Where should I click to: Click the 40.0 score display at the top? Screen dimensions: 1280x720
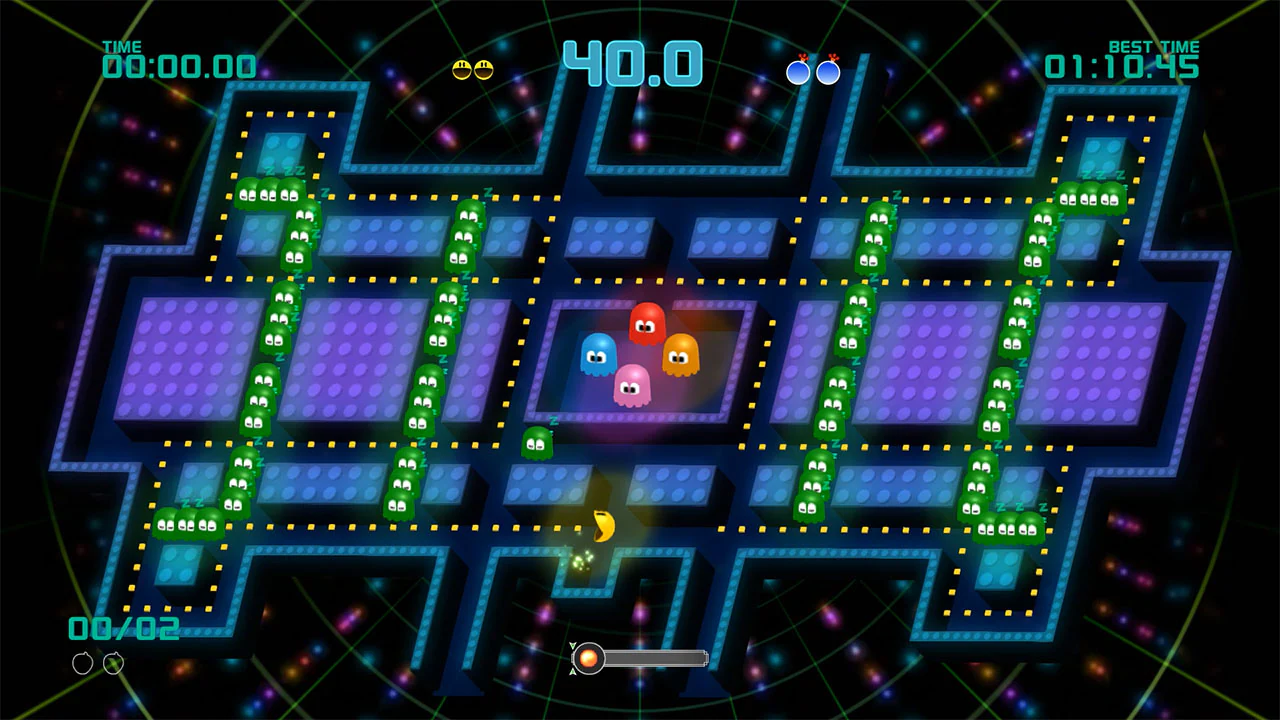(x=634, y=62)
